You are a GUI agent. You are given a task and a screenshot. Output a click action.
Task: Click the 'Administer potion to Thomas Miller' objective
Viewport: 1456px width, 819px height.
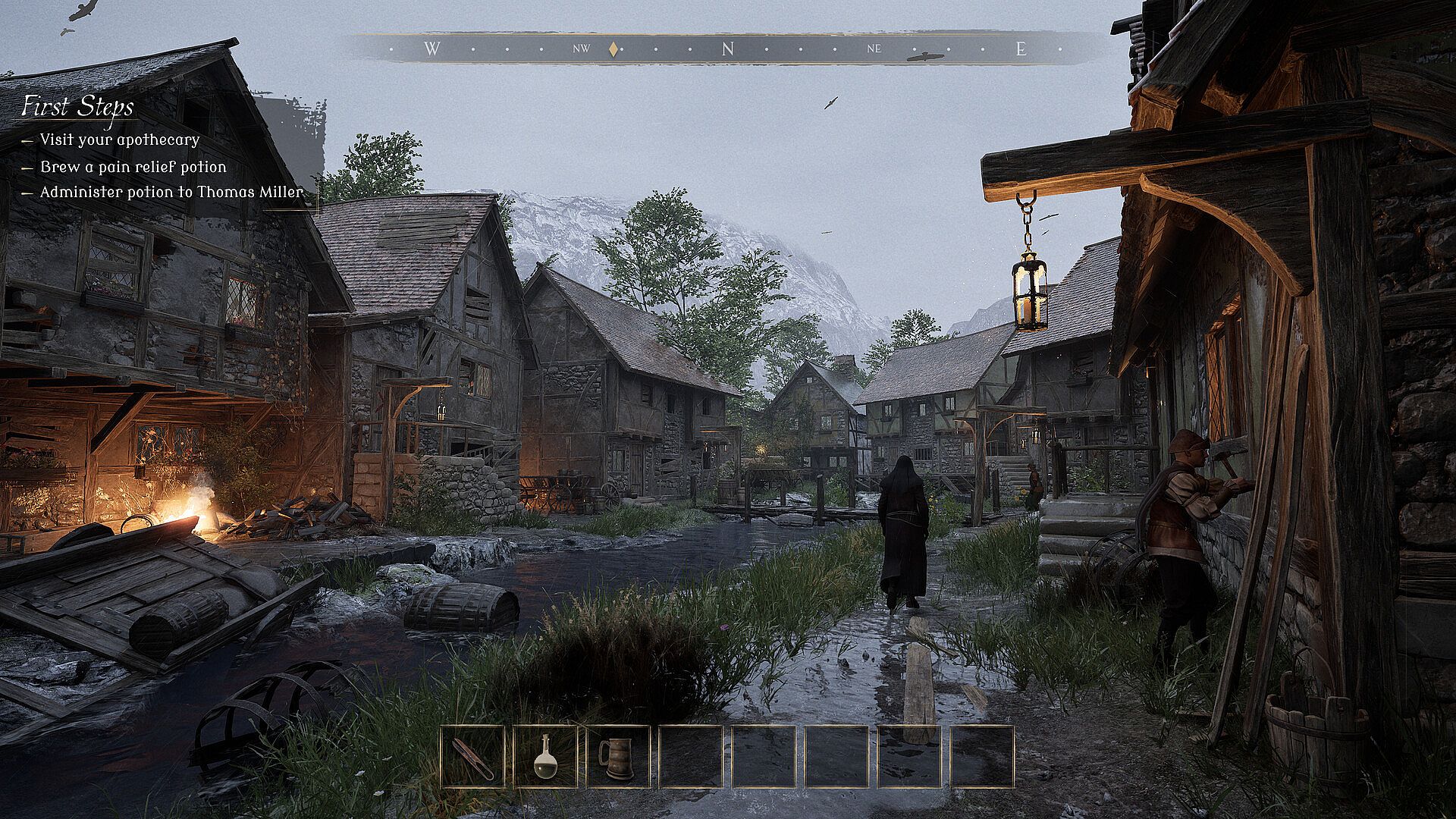tap(171, 192)
